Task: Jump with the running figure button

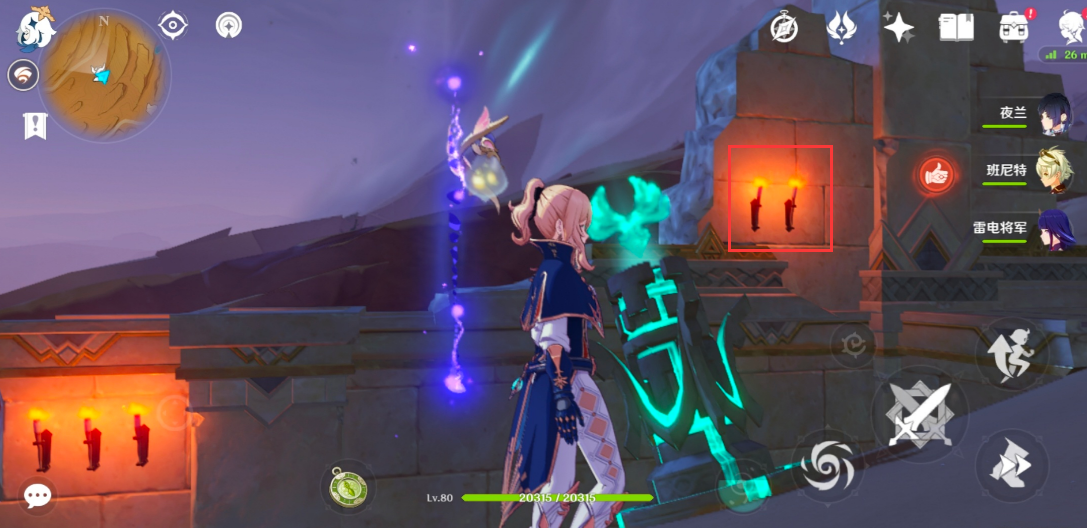Action: point(1010,353)
